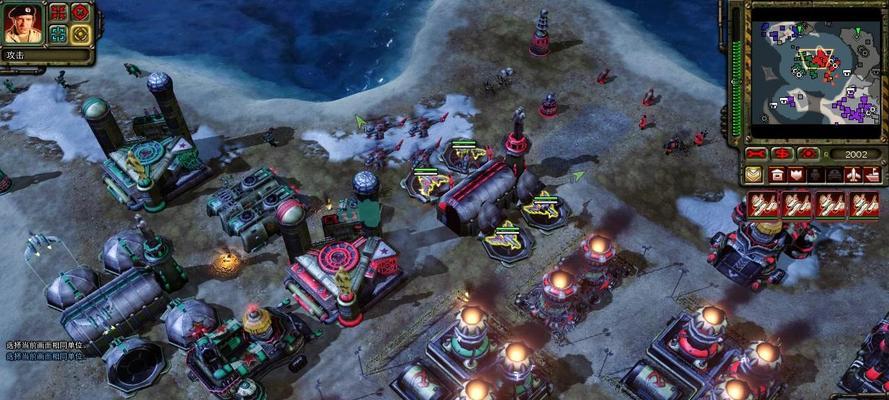
Task: Switch to the production structures build tab
Action: [x=777, y=175]
